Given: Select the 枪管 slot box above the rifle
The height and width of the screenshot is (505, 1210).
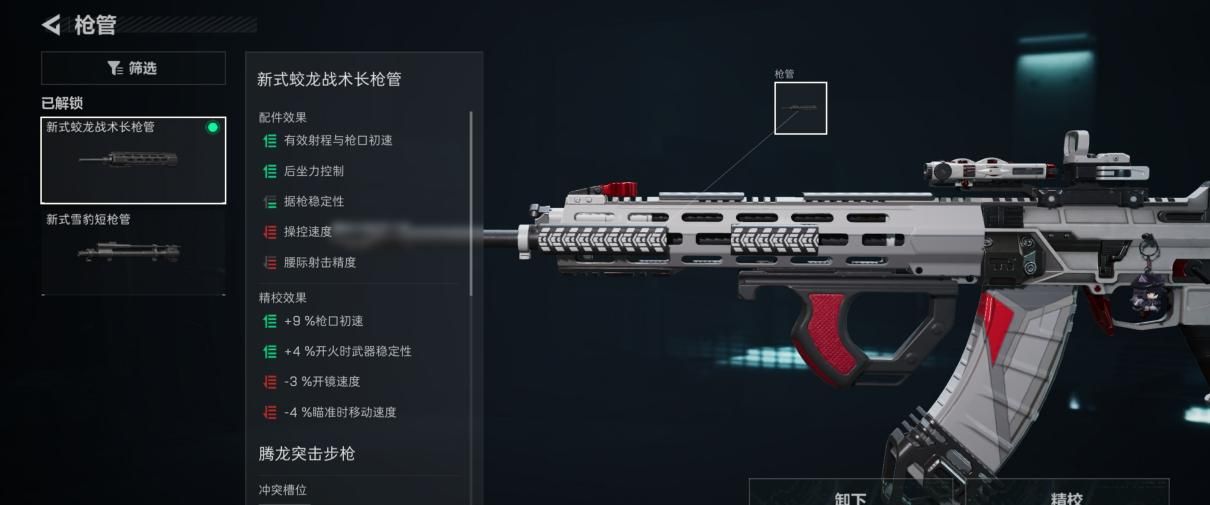Looking at the screenshot, I should [800, 108].
